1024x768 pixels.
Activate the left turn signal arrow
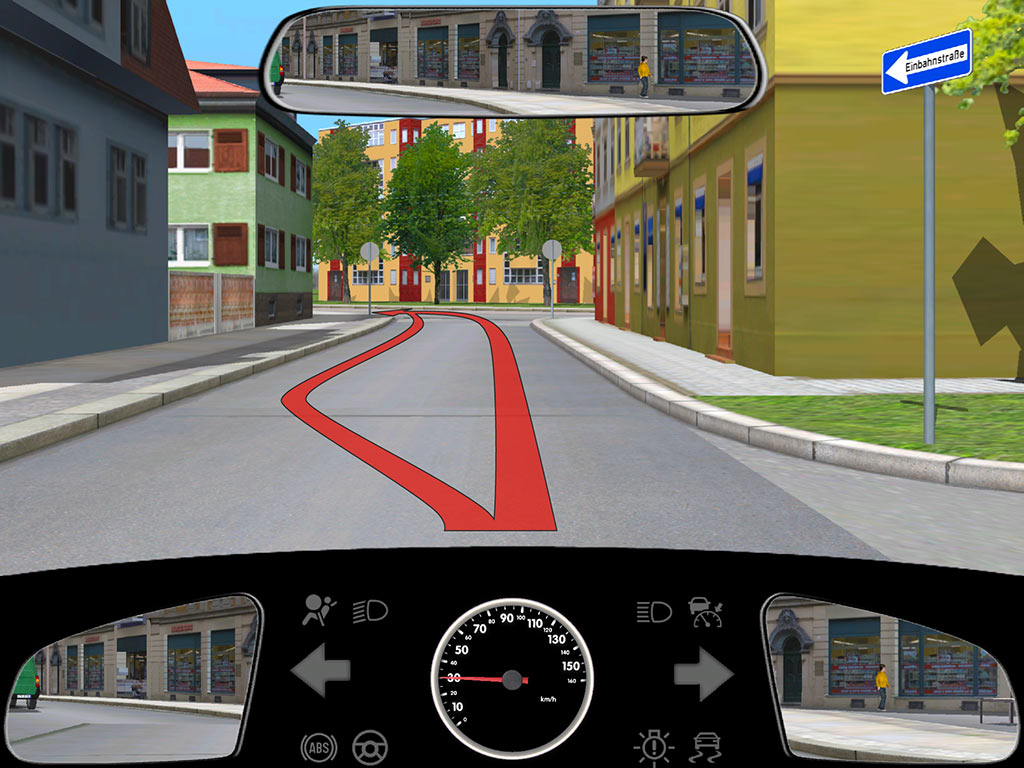(x=320, y=671)
